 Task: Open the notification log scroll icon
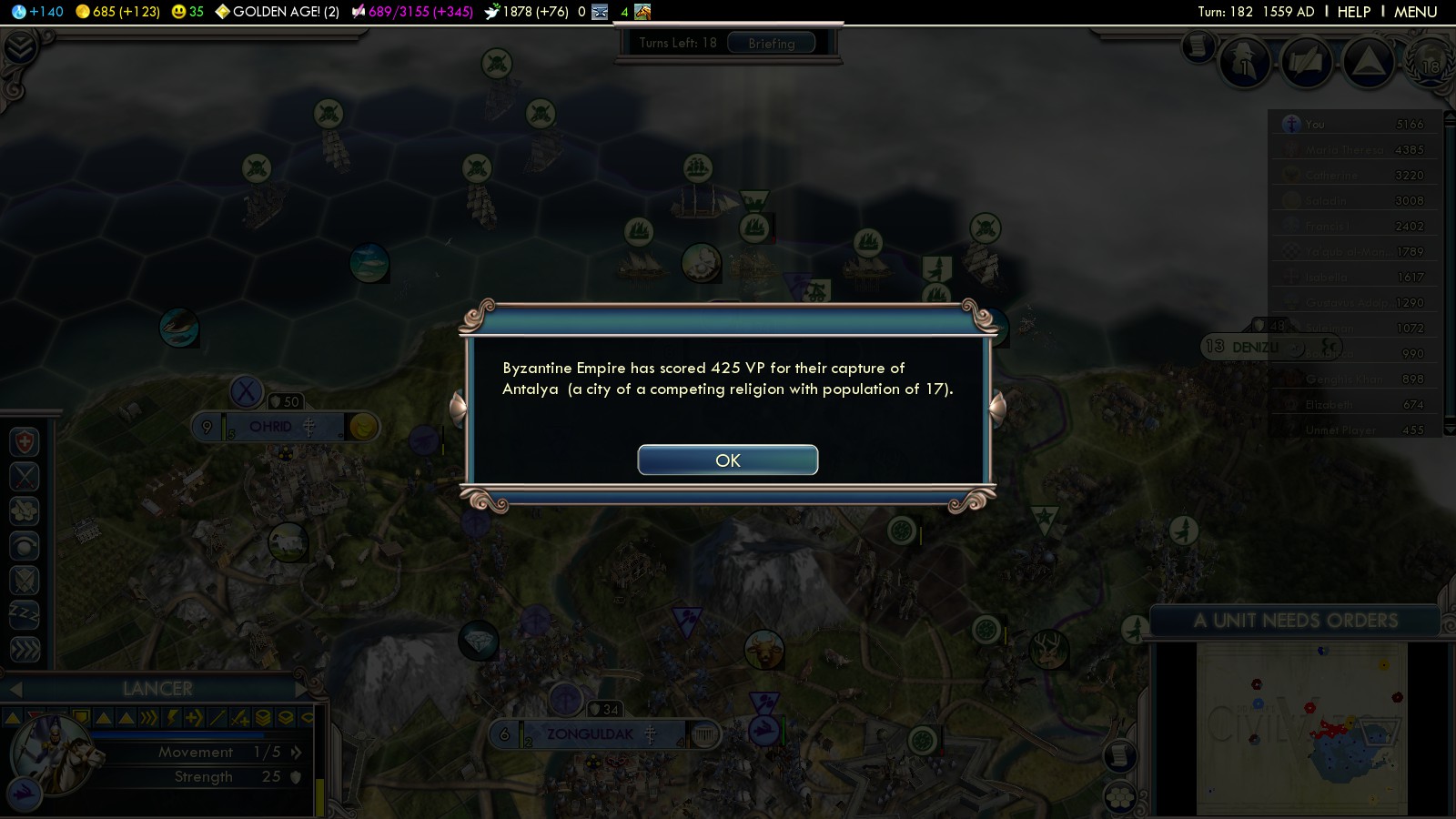point(1198,45)
